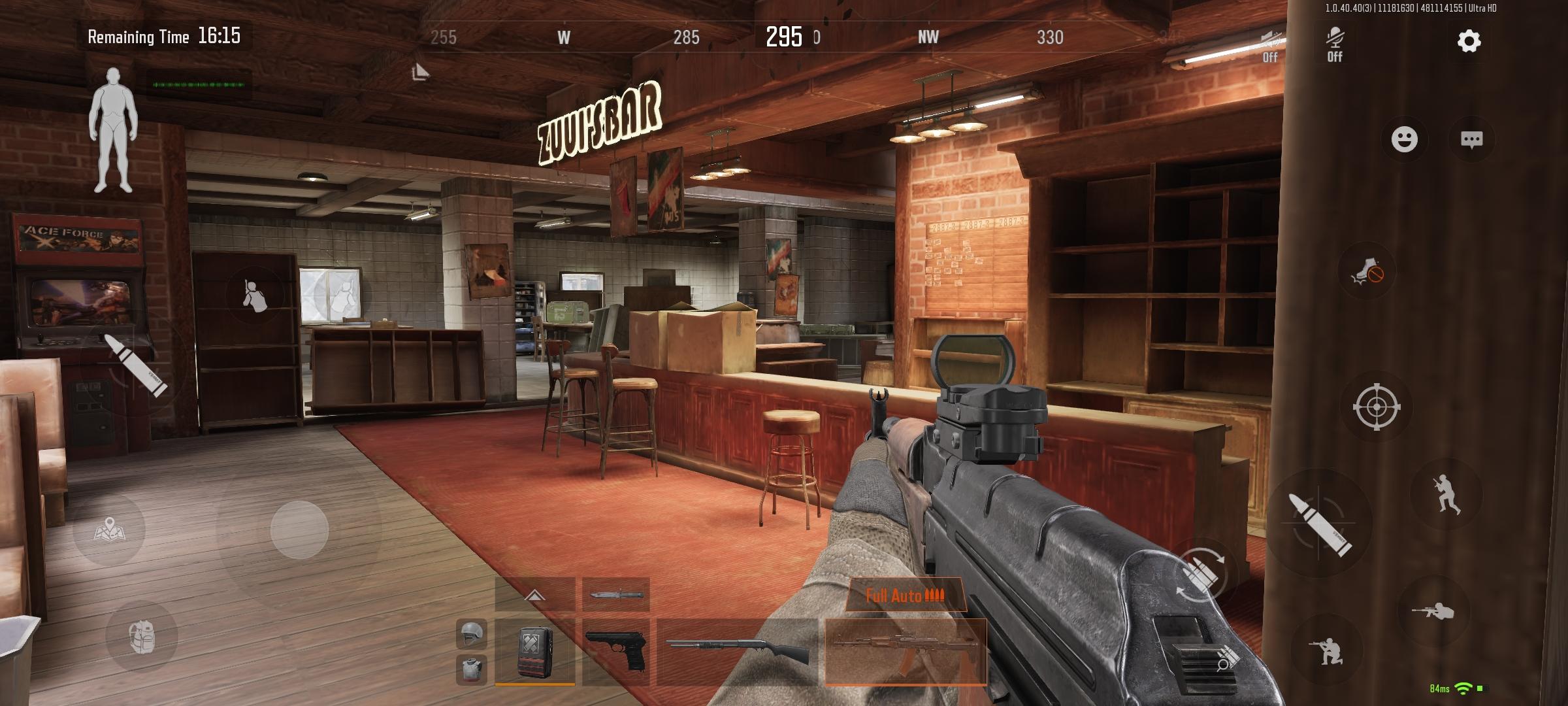Open the emoji emote wheel

pyautogui.click(x=1404, y=139)
